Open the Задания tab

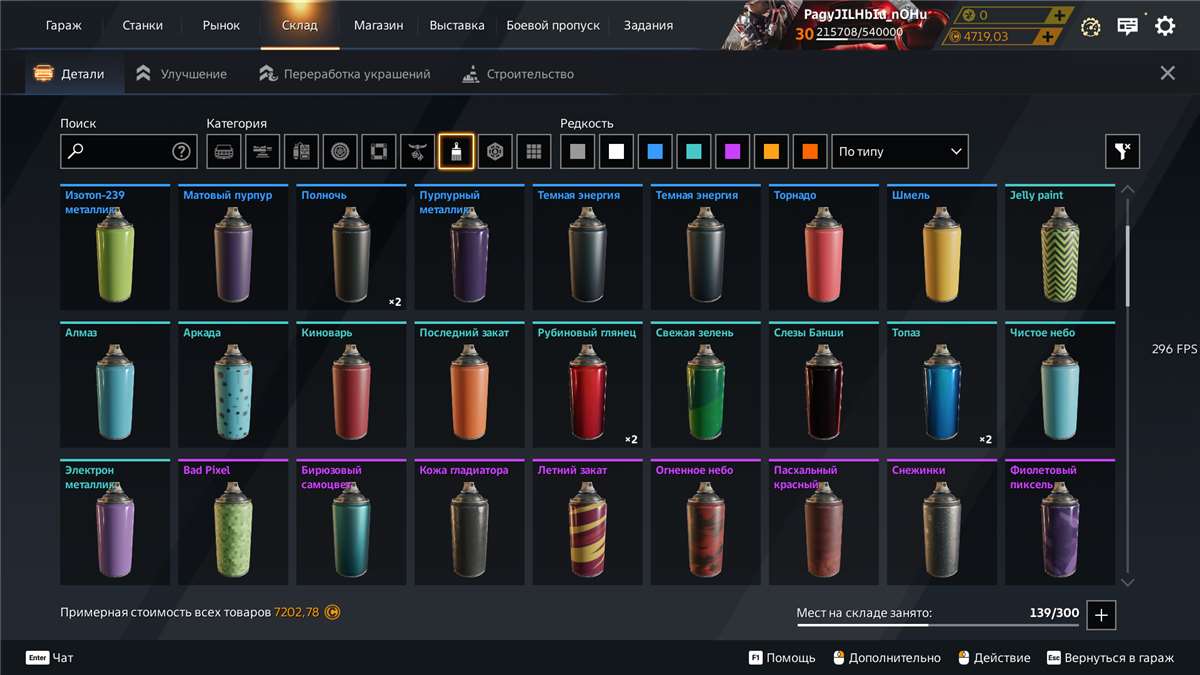[x=648, y=25]
